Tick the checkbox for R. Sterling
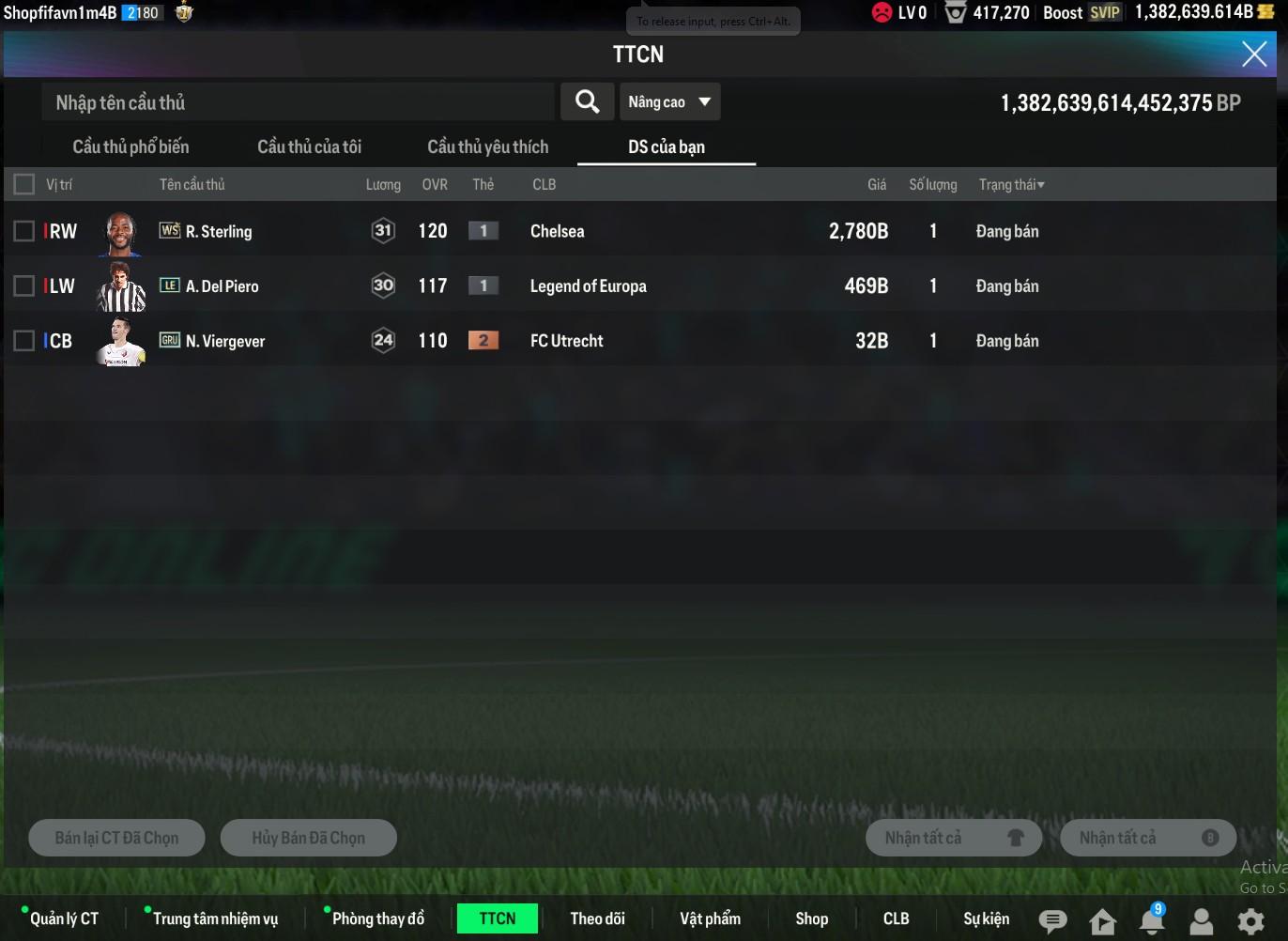Viewport: 1288px width, 941px height. [24, 231]
